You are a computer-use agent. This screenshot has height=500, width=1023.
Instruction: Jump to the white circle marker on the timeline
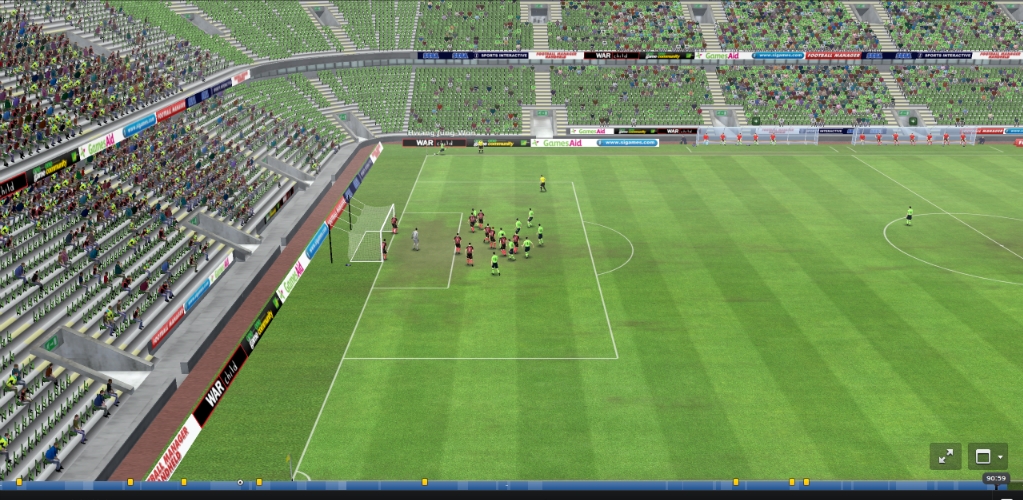click(240, 483)
